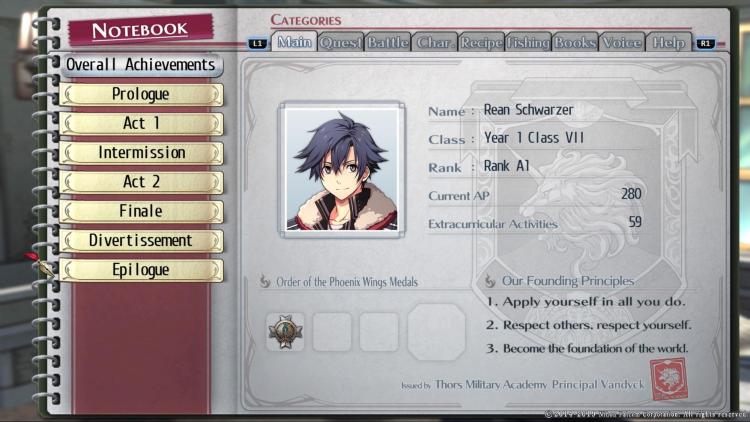Choose the Finale chapter
Screen dimensions: 750x422
pos(141,212)
